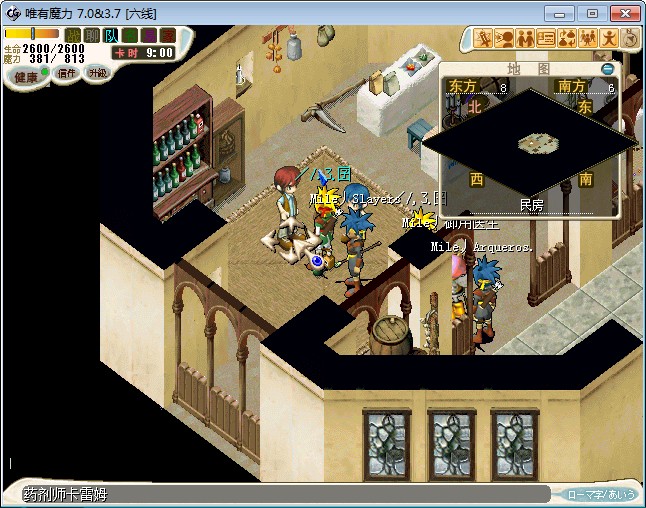Open the 健康 health status panel

tap(26, 77)
